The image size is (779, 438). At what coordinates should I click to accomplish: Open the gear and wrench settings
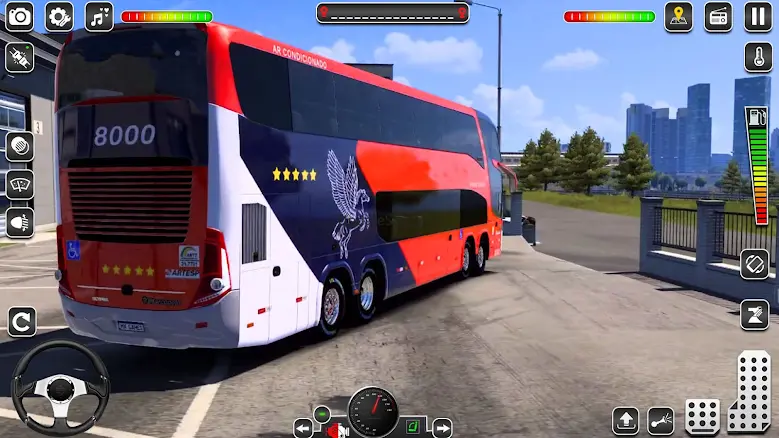[59, 16]
